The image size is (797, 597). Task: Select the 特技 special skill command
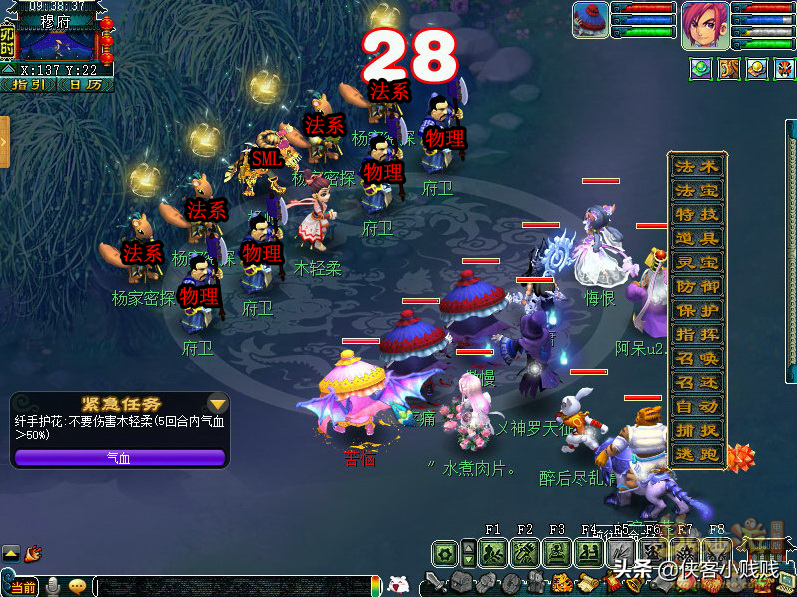pos(696,215)
